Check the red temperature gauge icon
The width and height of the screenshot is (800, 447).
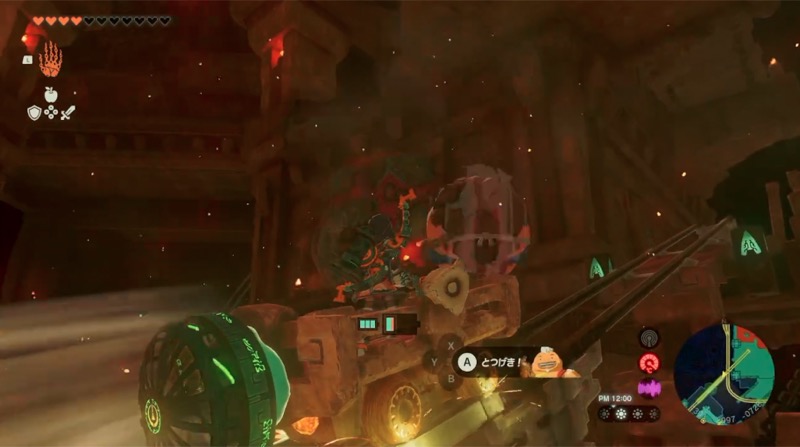pos(648,363)
